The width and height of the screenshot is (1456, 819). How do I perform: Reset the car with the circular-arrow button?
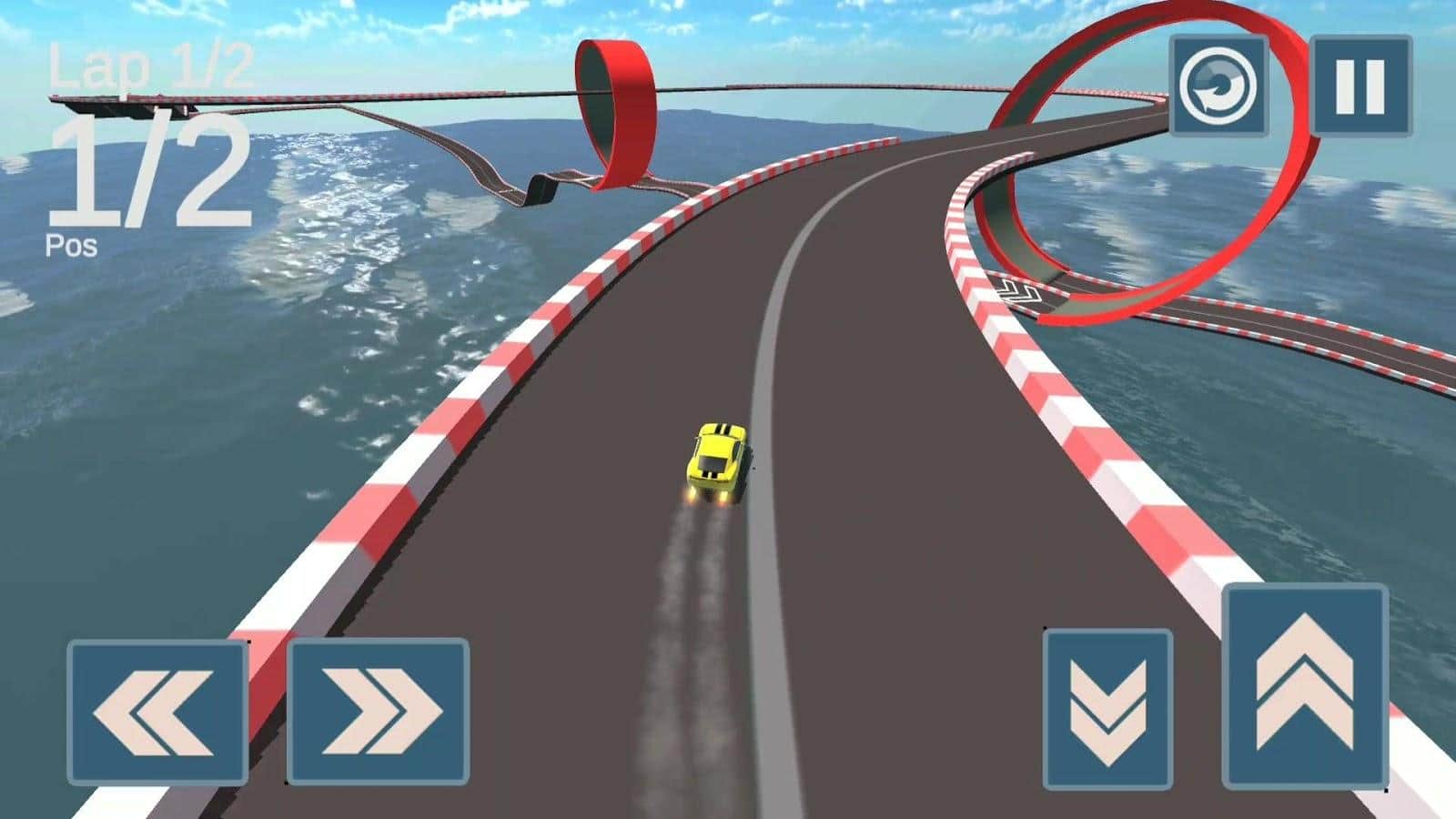(1218, 86)
